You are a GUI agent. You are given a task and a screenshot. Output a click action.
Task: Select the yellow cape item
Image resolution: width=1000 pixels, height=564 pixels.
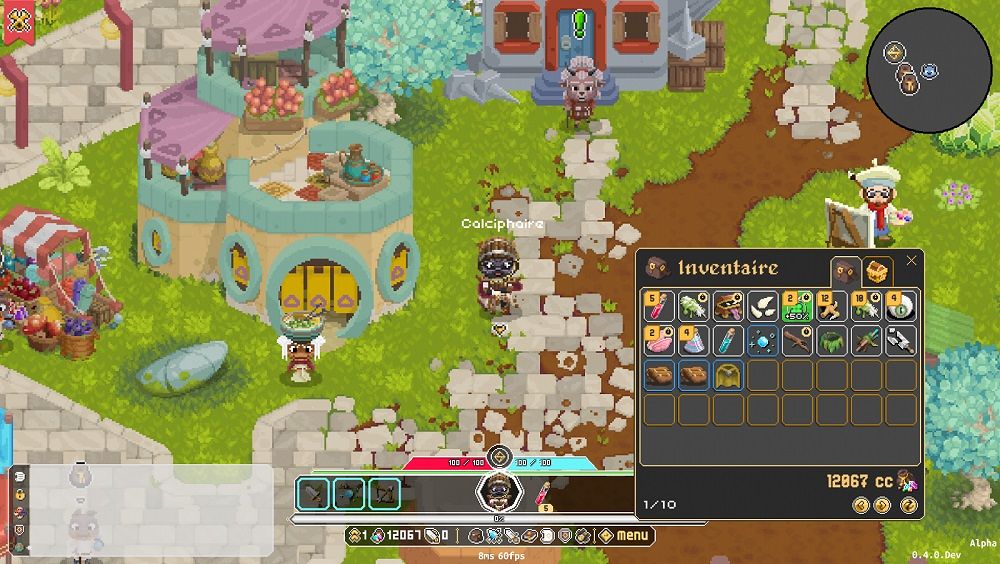click(x=728, y=375)
